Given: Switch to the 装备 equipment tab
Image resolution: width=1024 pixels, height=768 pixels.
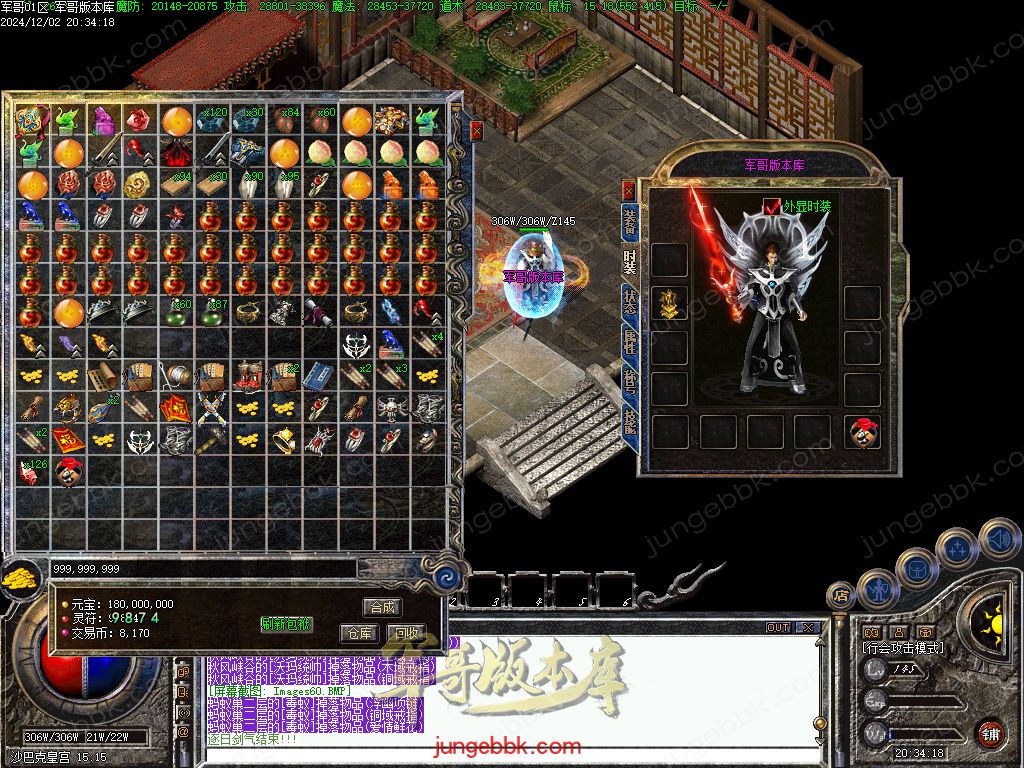Looking at the screenshot, I should [x=630, y=221].
